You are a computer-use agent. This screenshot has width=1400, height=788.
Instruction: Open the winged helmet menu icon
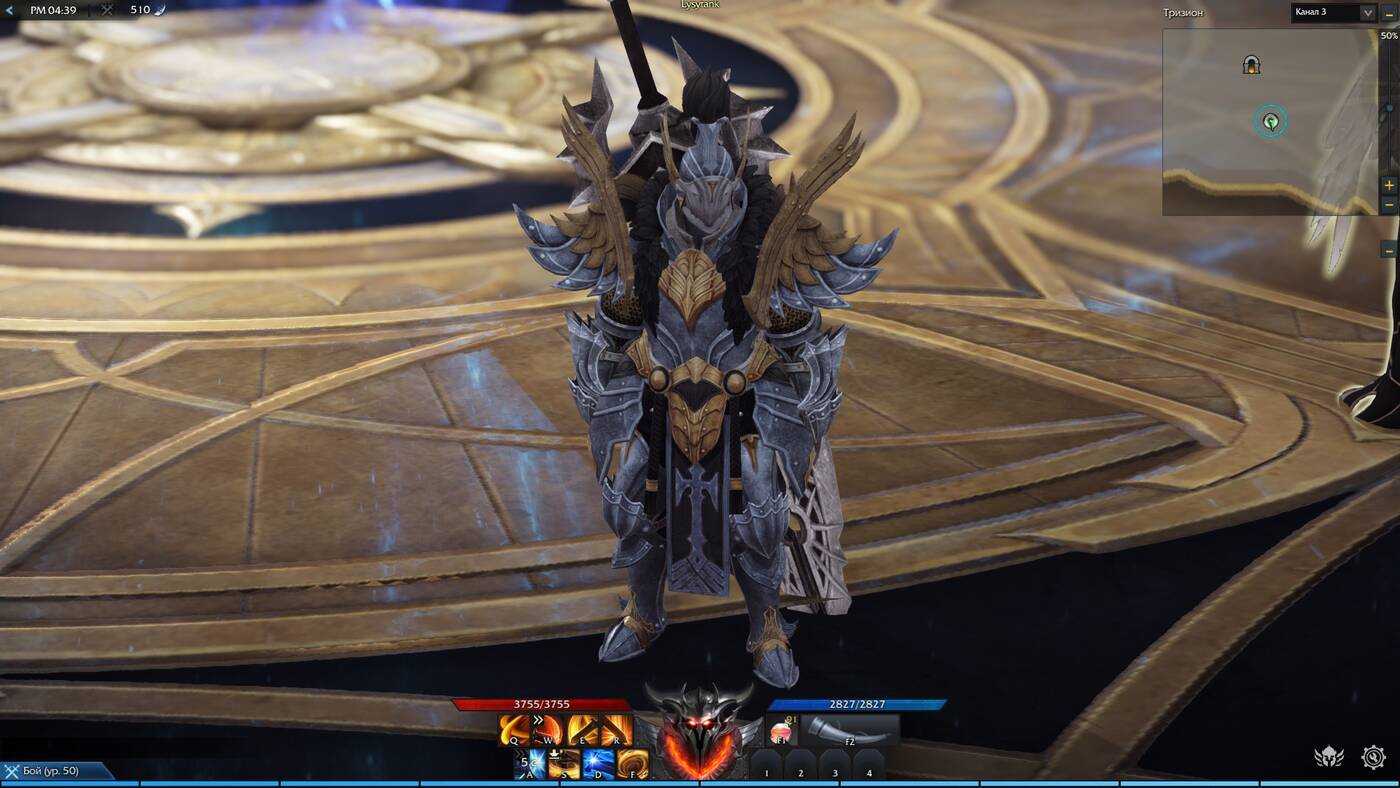click(x=1328, y=757)
